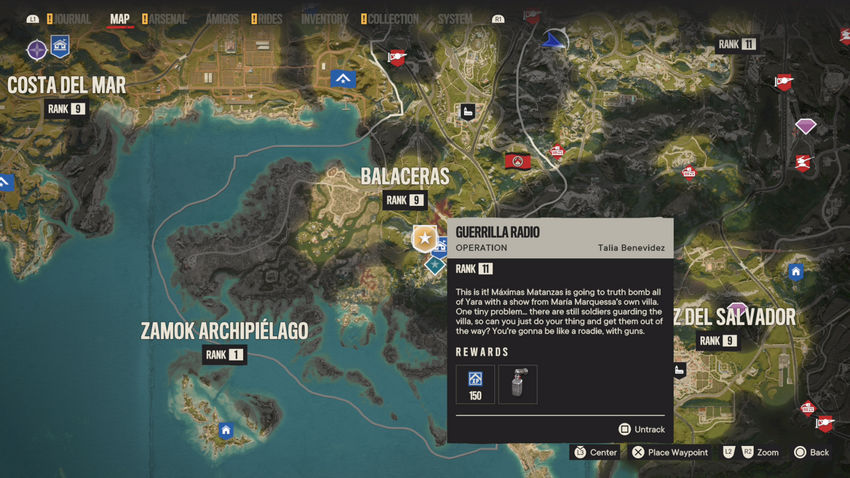The height and width of the screenshot is (478, 850).
Task: Select the blue aircraft marker on the map
Action: click(552, 40)
